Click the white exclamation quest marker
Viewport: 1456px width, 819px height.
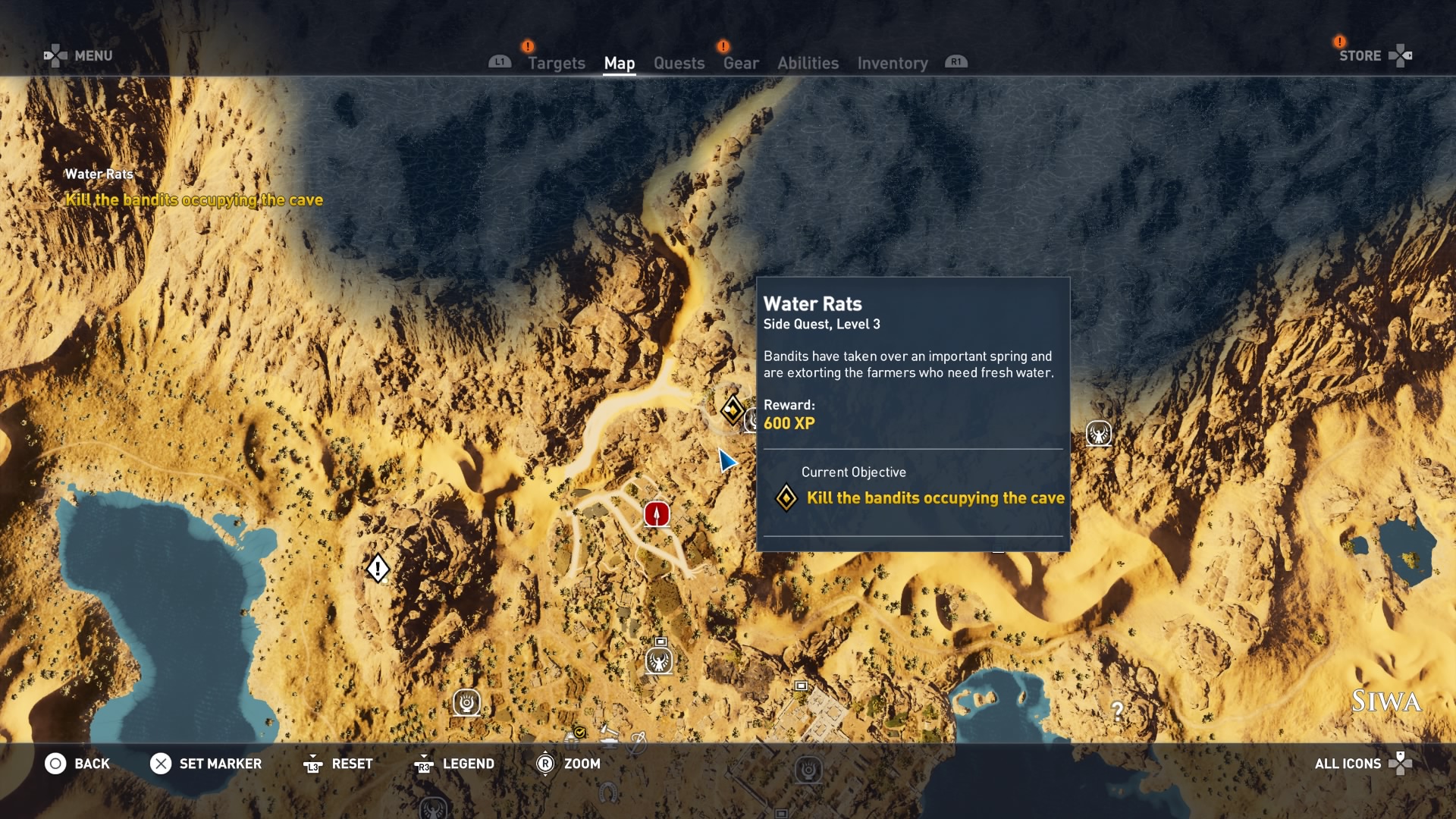(x=378, y=568)
